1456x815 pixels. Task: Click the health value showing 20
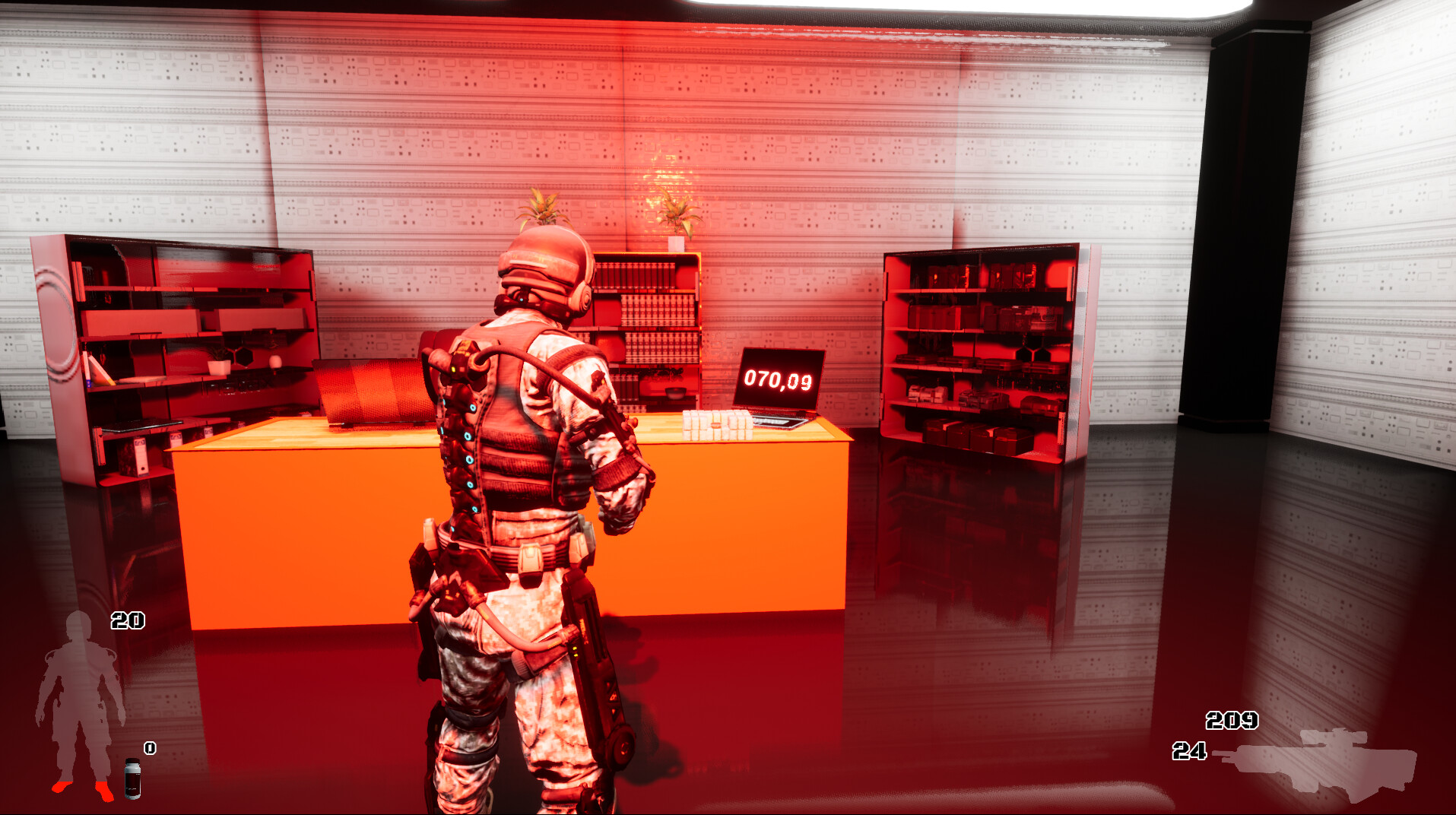129,620
